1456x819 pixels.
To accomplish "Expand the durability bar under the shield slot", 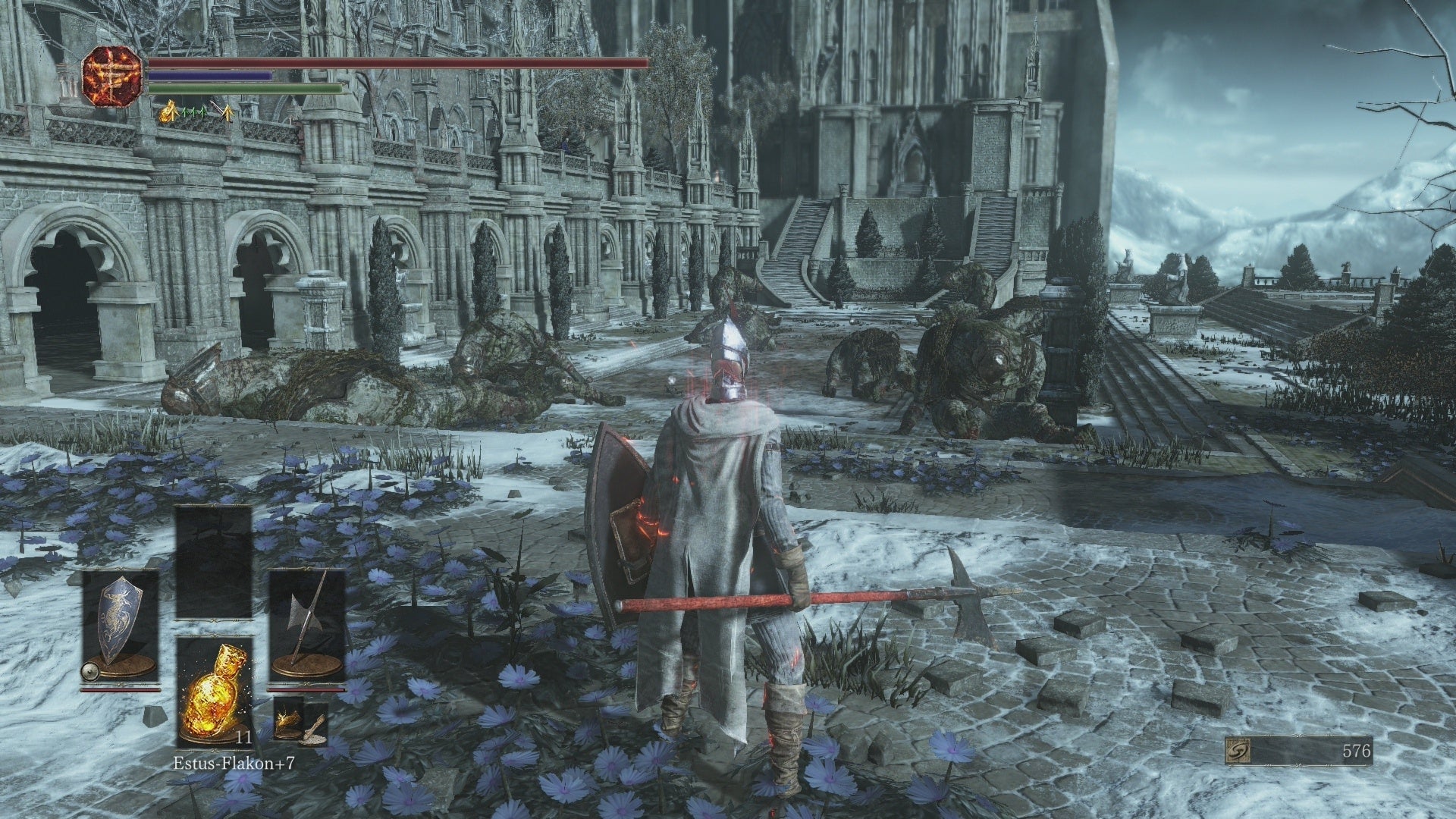I will tap(120, 689).
